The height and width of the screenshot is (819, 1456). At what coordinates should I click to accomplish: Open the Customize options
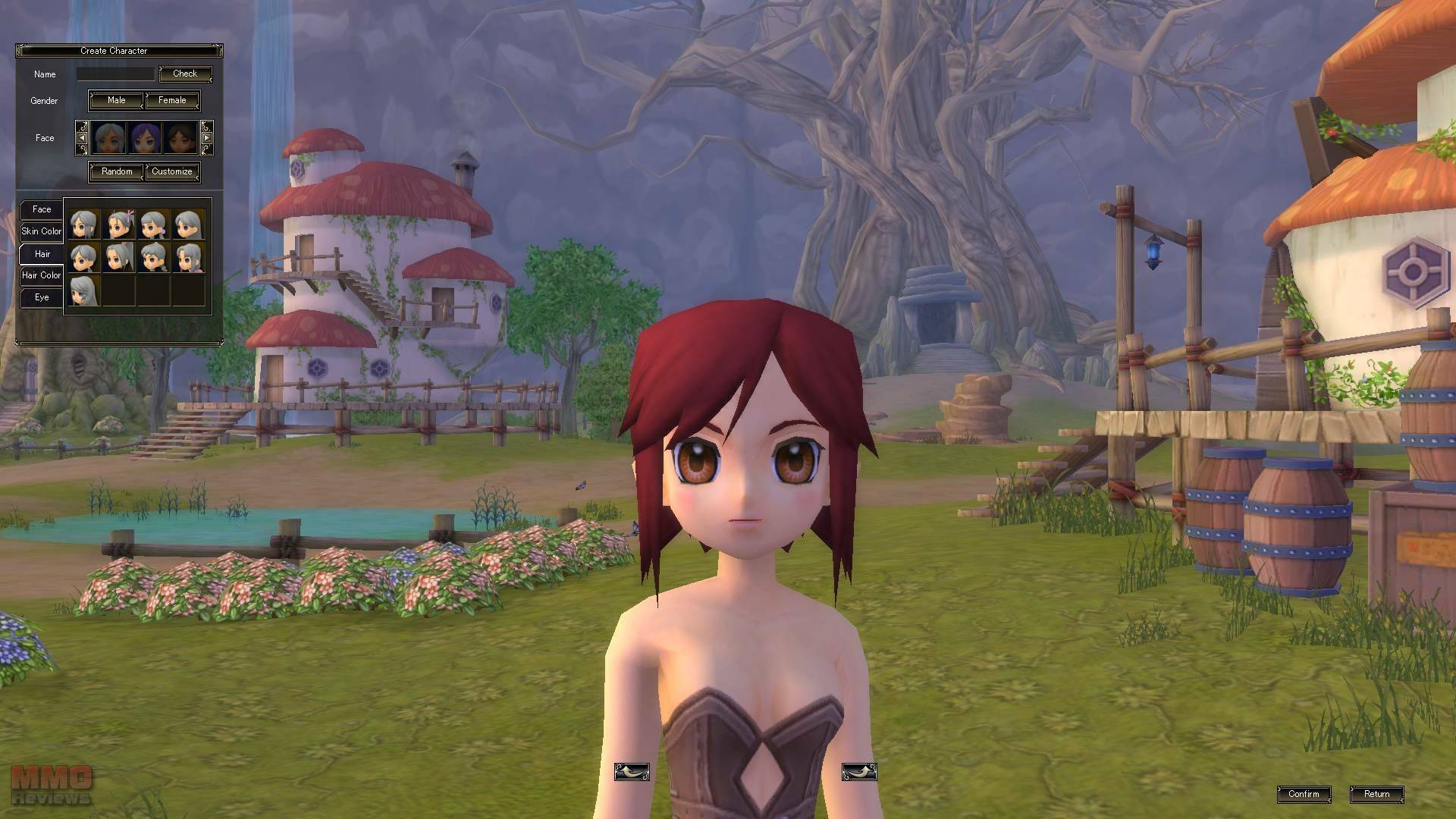coord(172,171)
